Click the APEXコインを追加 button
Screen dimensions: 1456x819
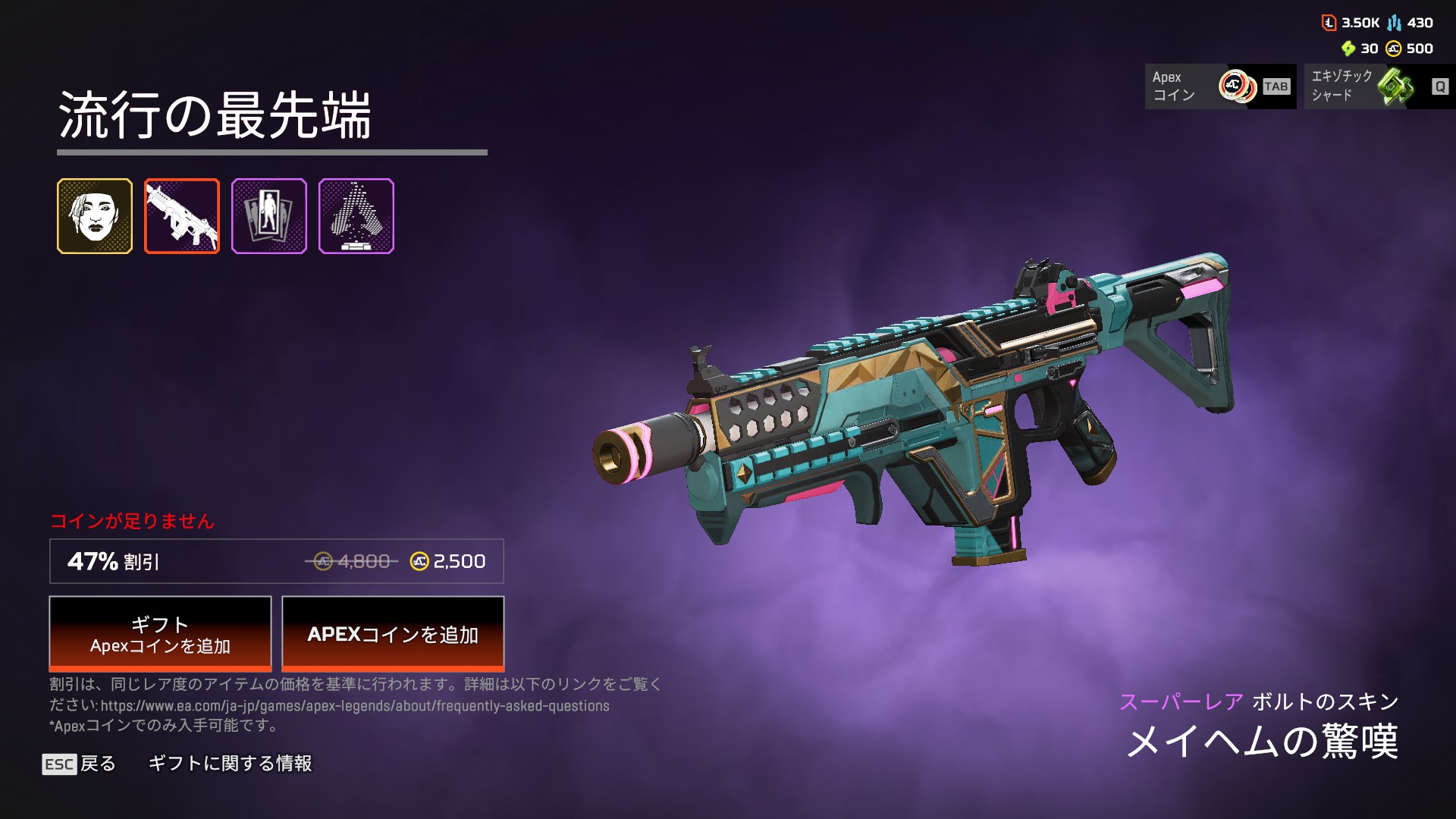[393, 634]
